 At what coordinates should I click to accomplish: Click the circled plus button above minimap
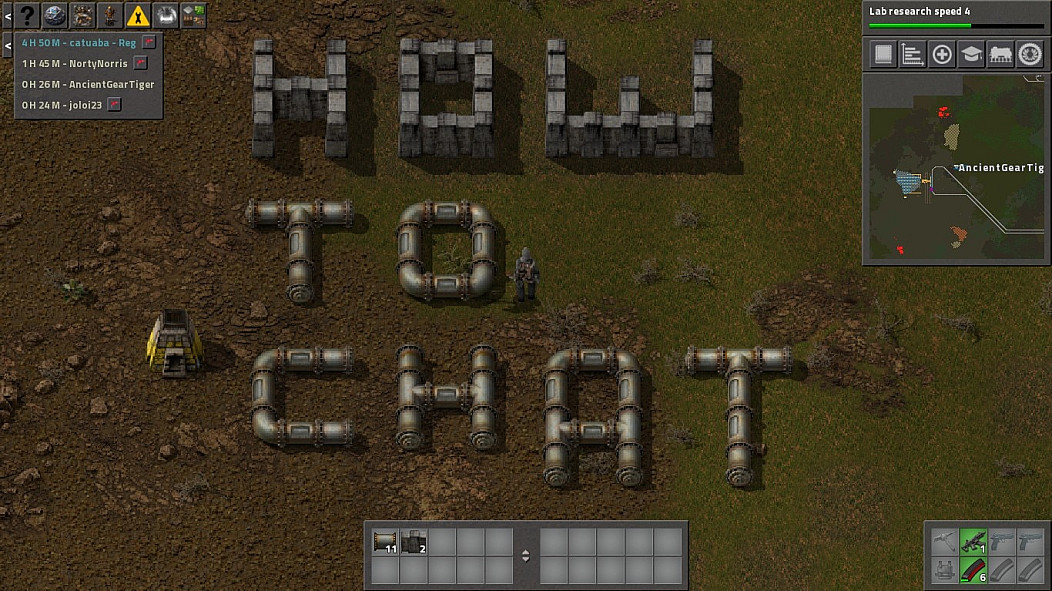point(942,54)
